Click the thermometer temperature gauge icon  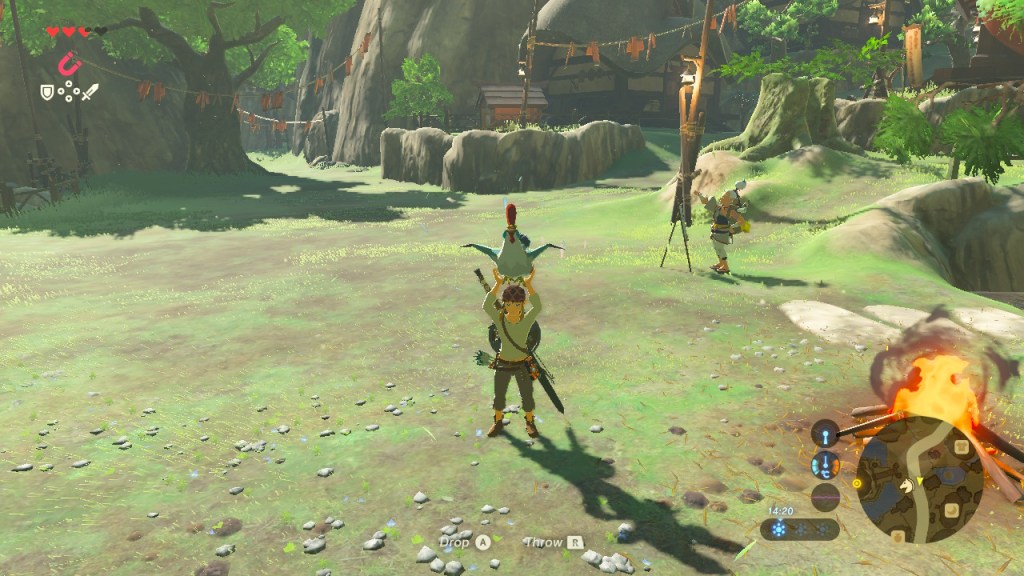coord(825,465)
